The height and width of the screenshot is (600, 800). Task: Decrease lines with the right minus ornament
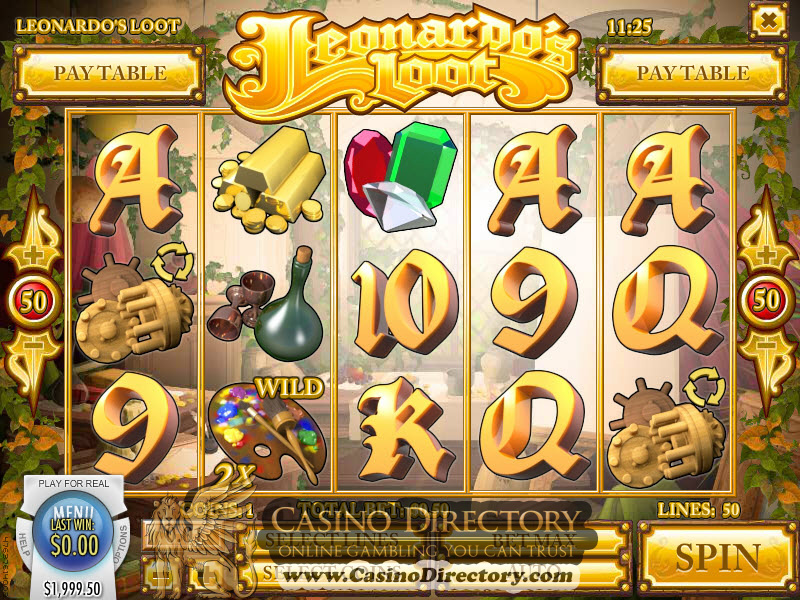767,353
